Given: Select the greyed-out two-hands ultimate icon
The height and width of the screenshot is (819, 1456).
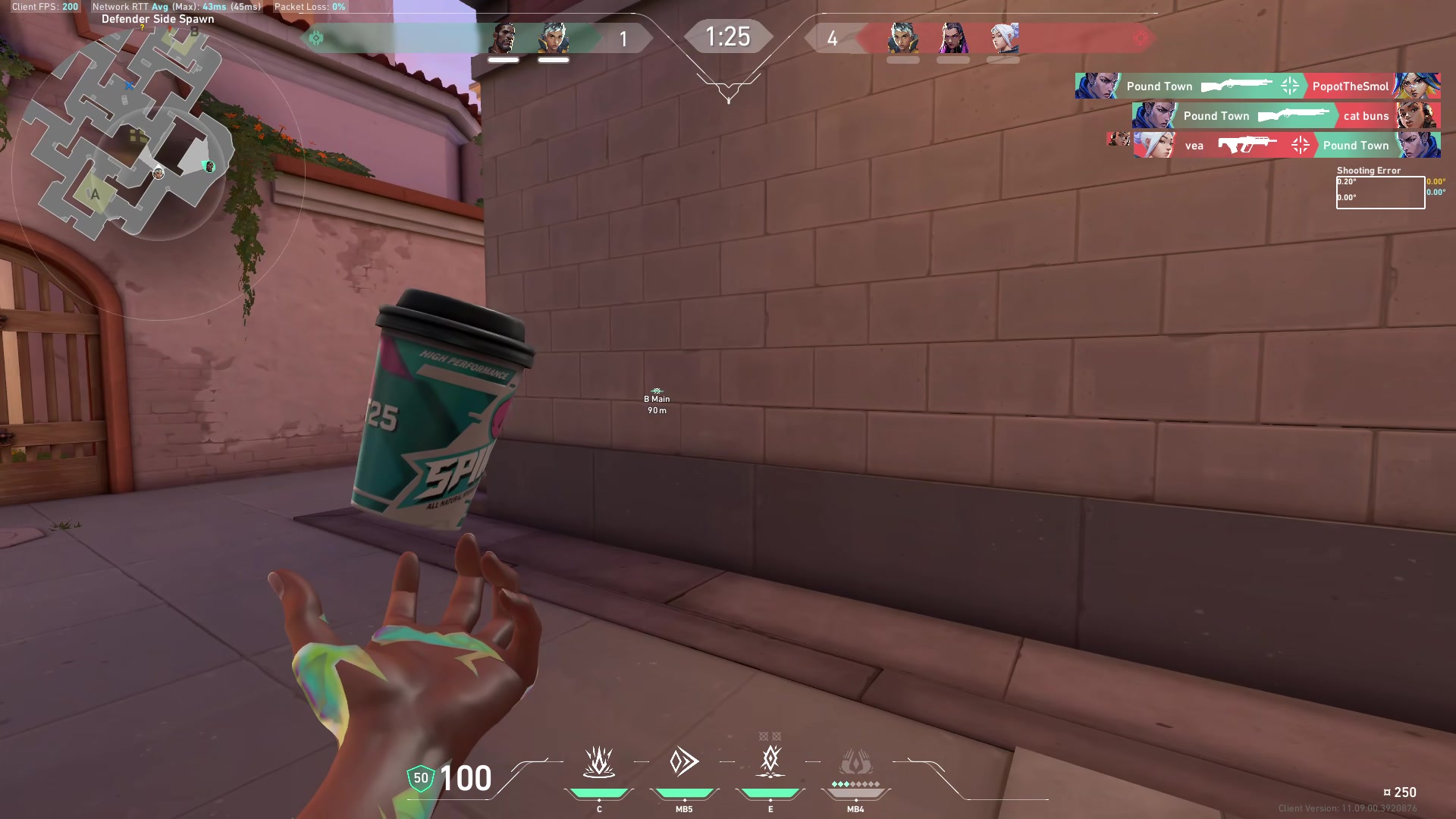Looking at the screenshot, I should point(855,762).
